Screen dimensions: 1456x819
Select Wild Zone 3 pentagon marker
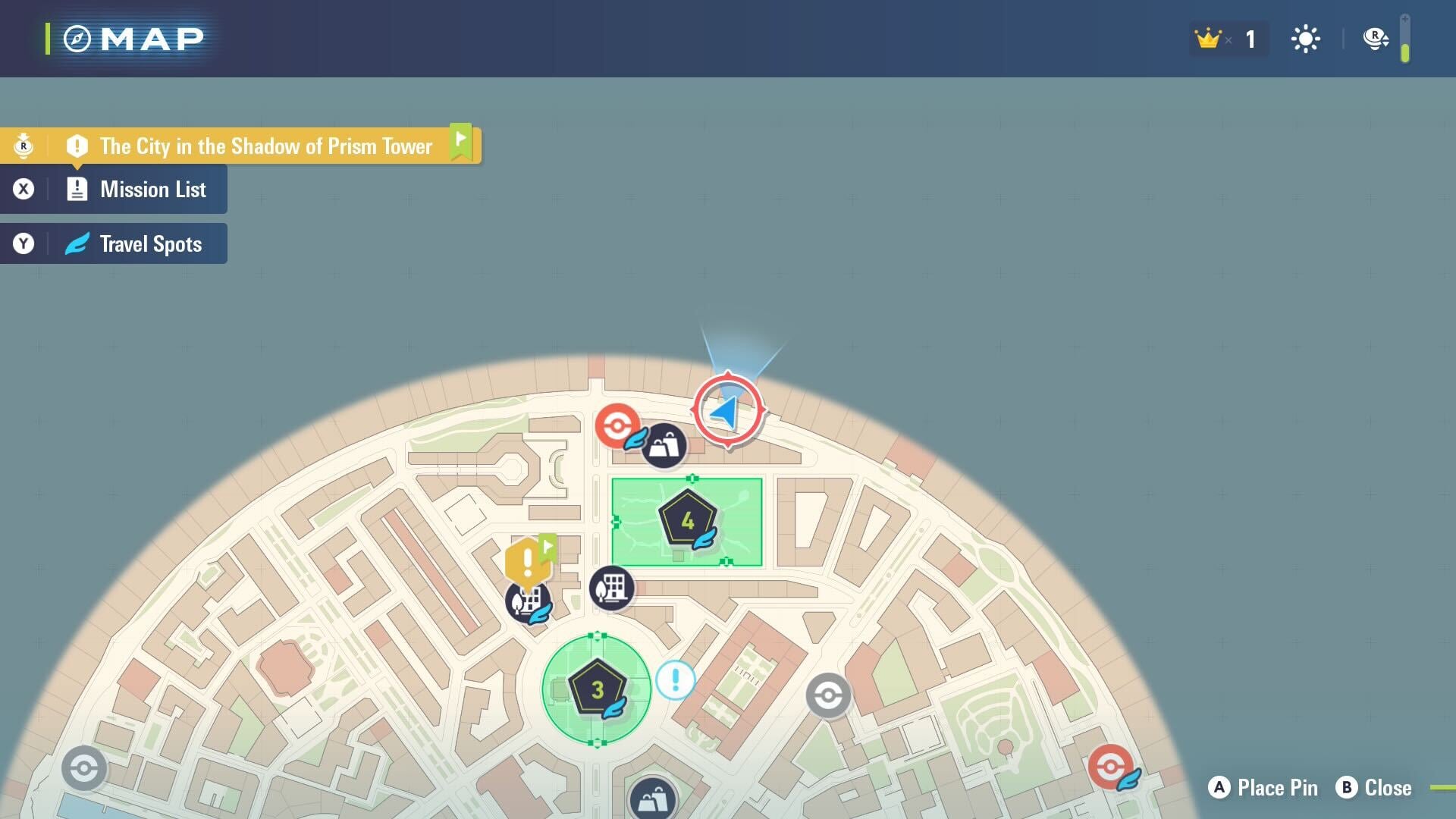click(597, 689)
